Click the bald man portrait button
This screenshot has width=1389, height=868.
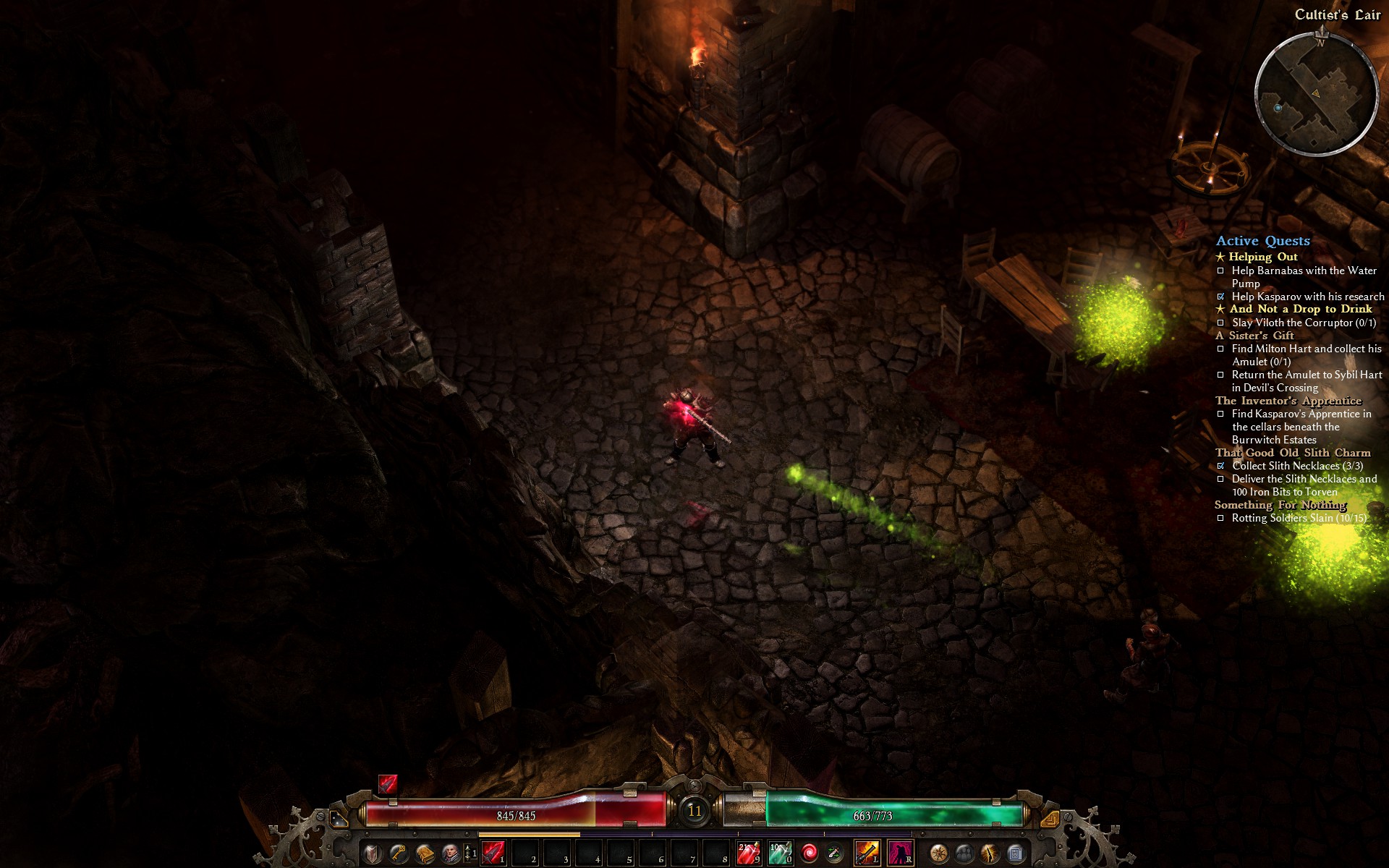pyautogui.click(x=451, y=854)
